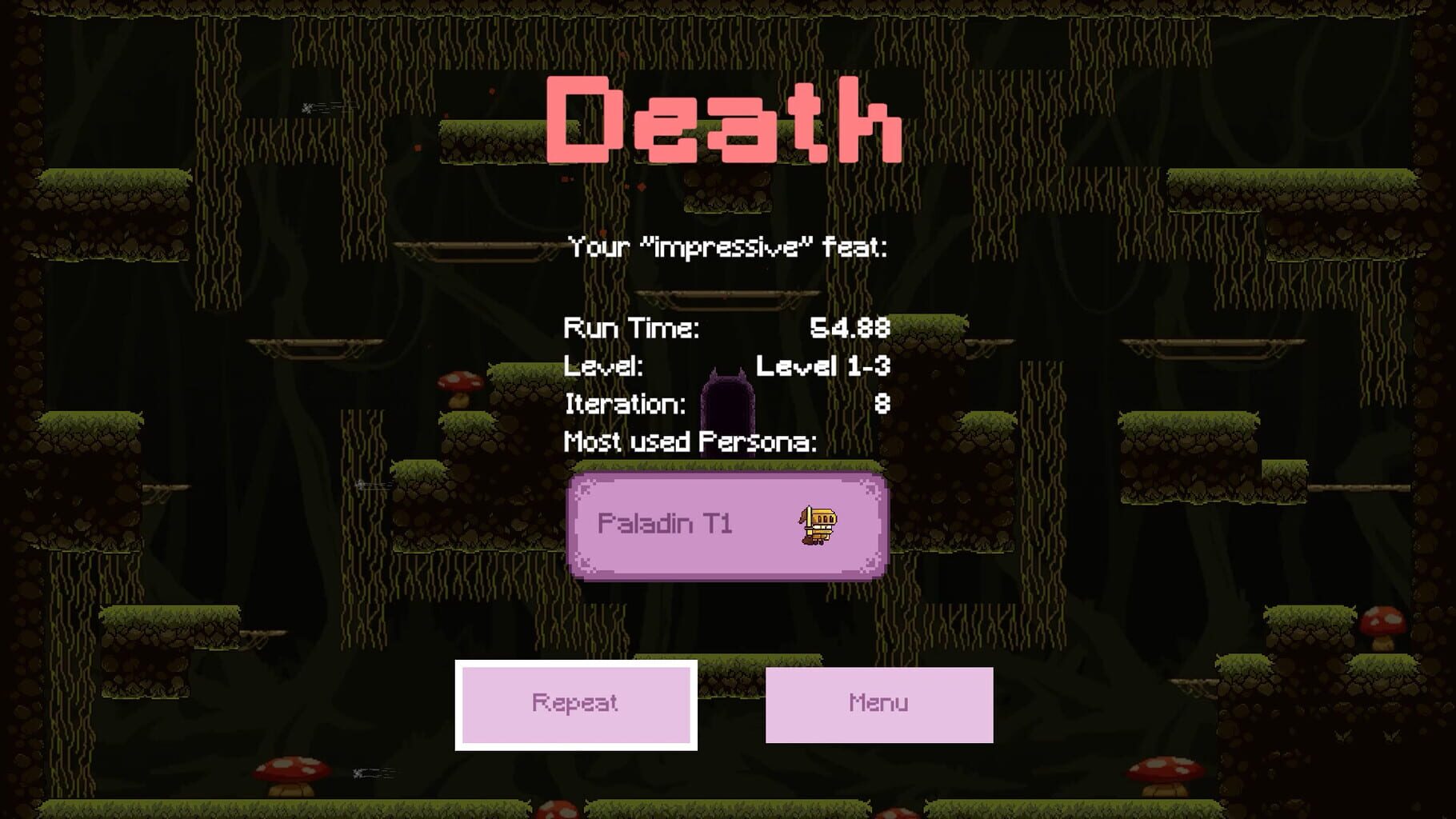Click the Menu button
This screenshot has height=819, width=1456.
tap(878, 702)
